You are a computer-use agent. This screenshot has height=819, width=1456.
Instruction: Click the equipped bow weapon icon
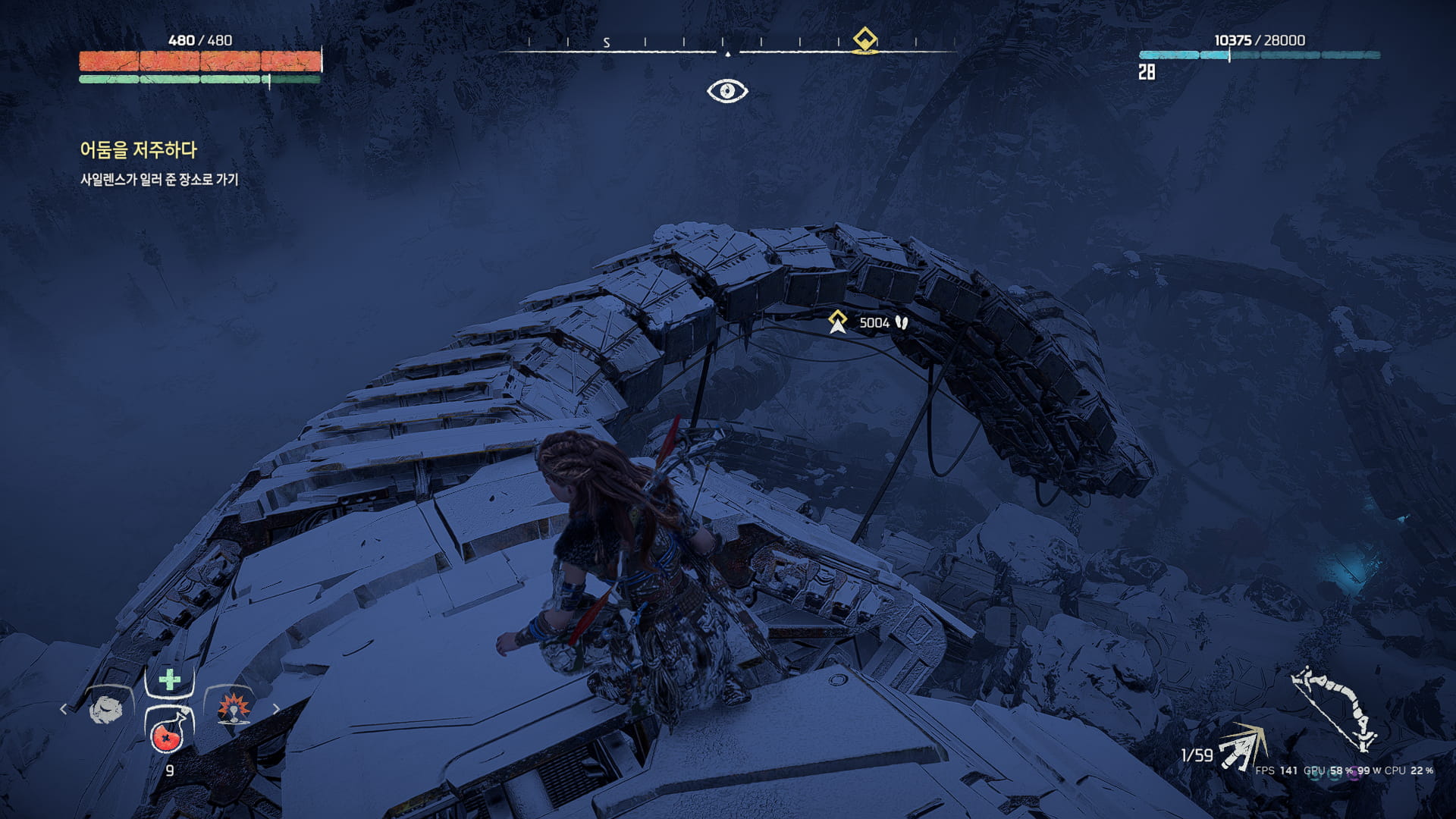click(1333, 708)
